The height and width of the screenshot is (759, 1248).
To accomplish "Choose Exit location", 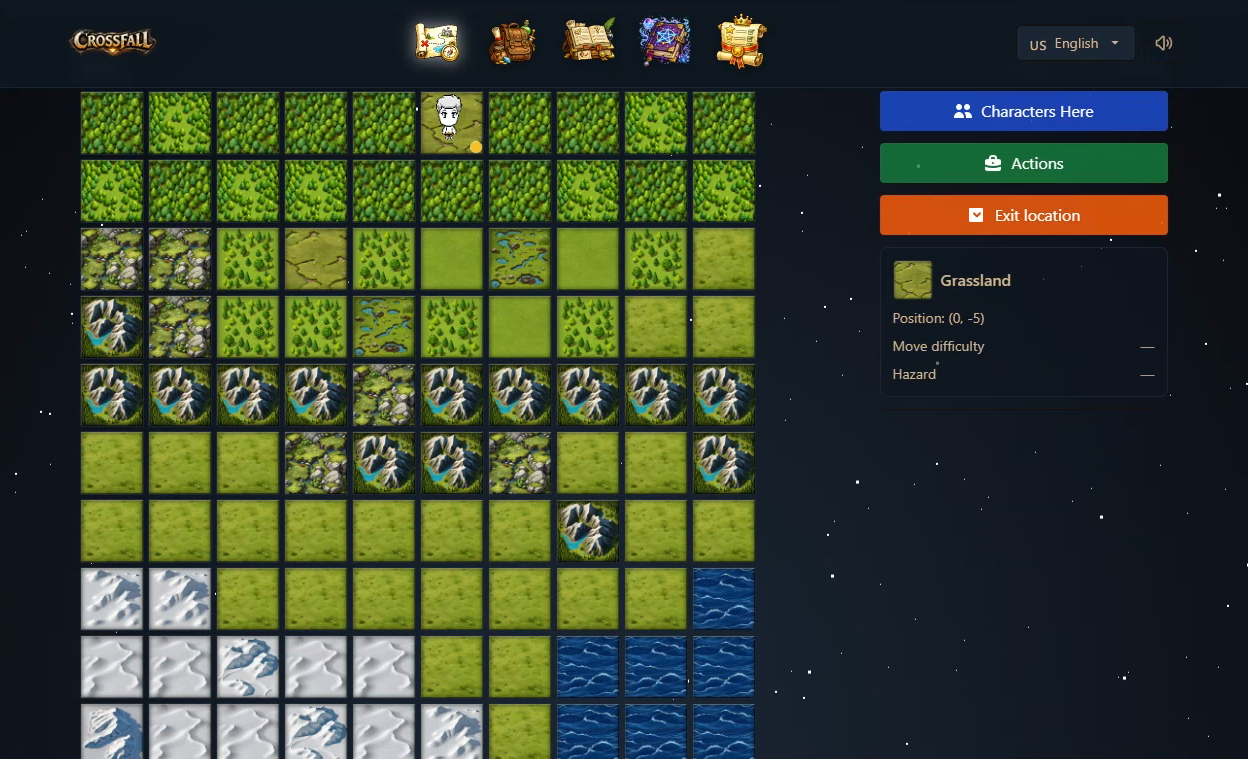I will pos(1023,215).
